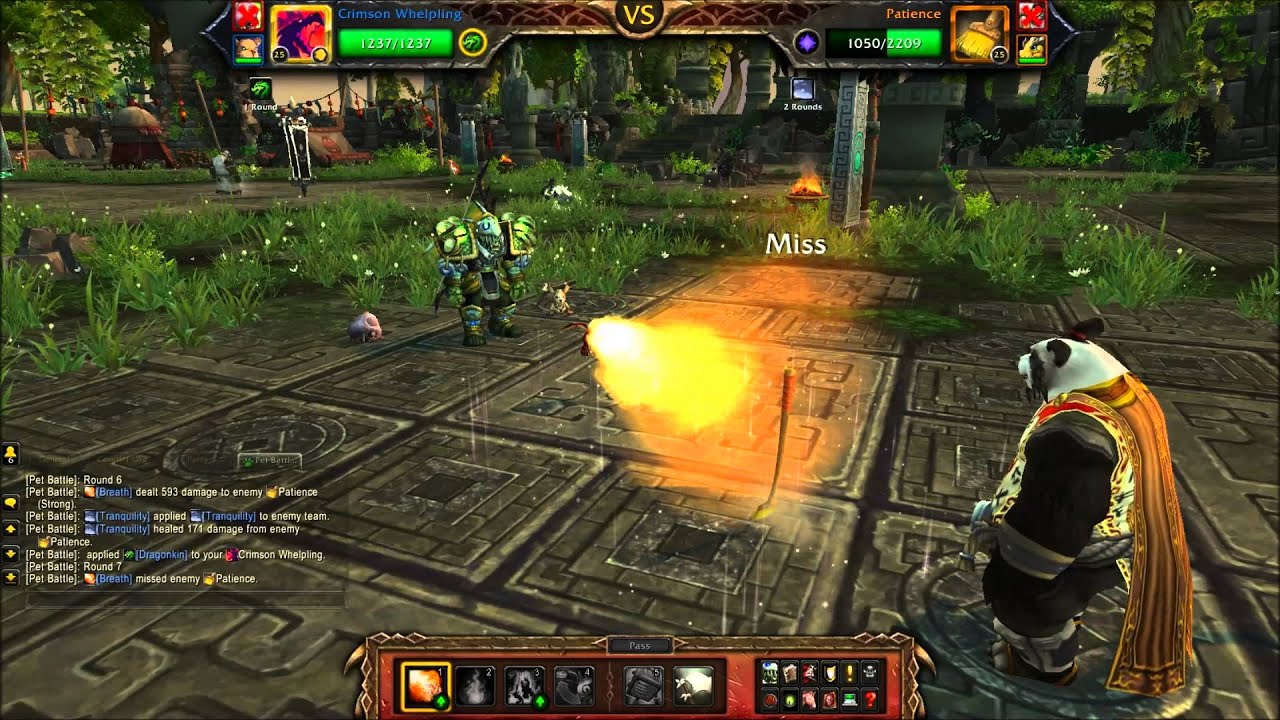Select the greyed-out ability in slot 3
Viewport: 1280px width, 720px height.
(524, 685)
